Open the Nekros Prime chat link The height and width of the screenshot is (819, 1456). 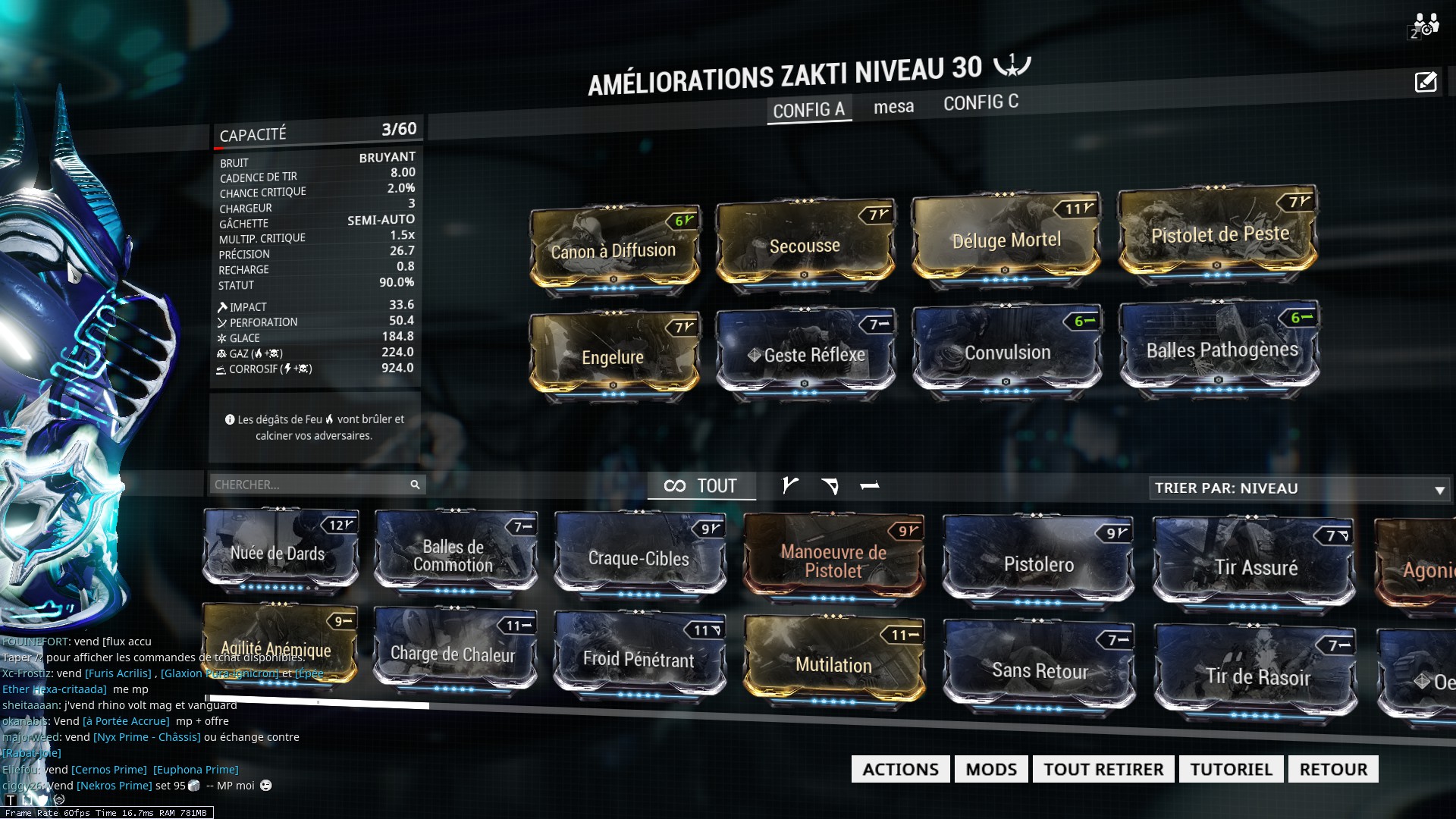point(115,786)
